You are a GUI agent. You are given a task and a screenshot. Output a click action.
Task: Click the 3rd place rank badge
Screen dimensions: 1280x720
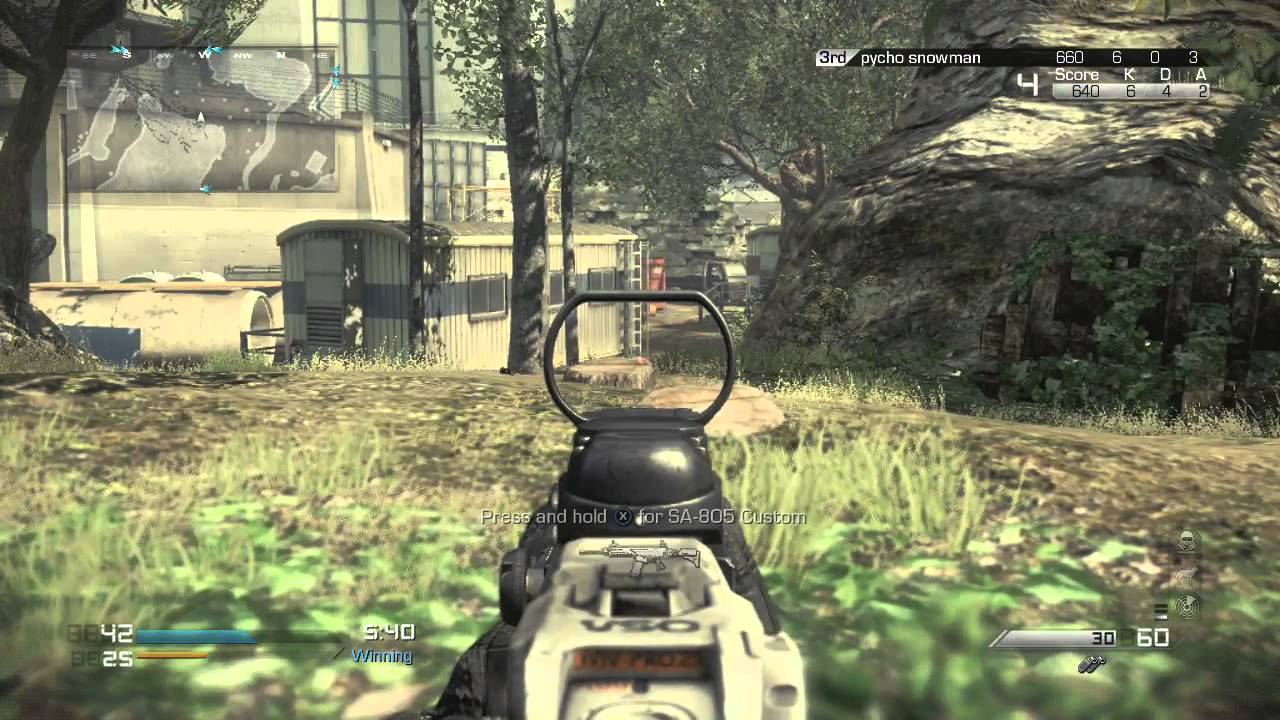[x=832, y=58]
